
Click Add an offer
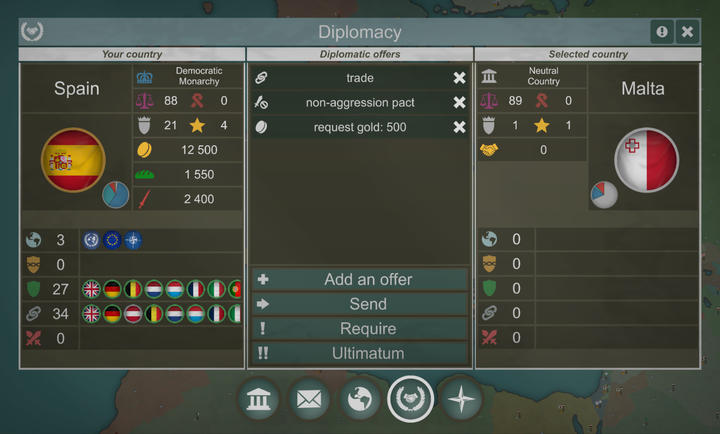point(359,280)
